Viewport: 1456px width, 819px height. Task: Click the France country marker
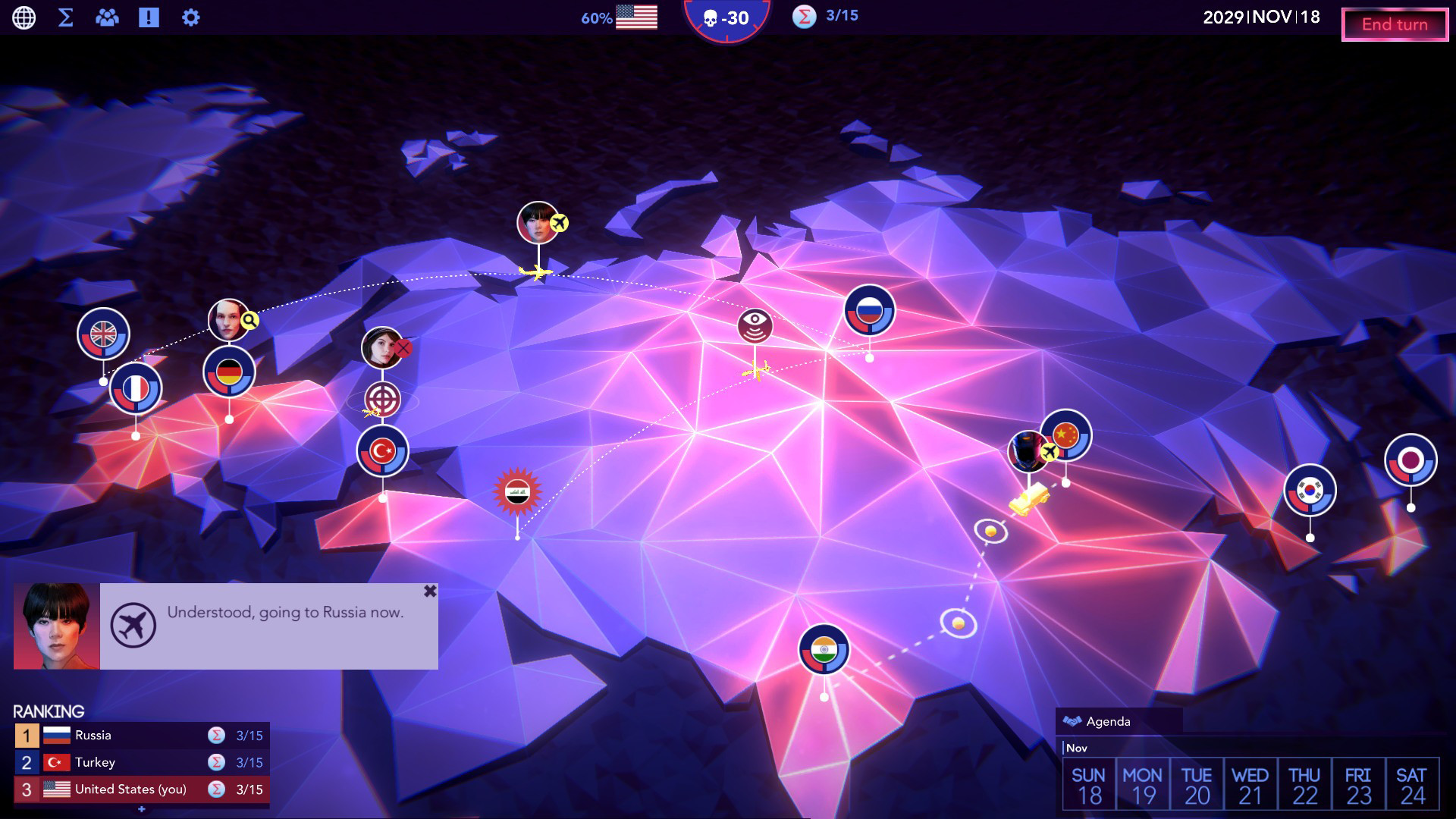click(136, 389)
